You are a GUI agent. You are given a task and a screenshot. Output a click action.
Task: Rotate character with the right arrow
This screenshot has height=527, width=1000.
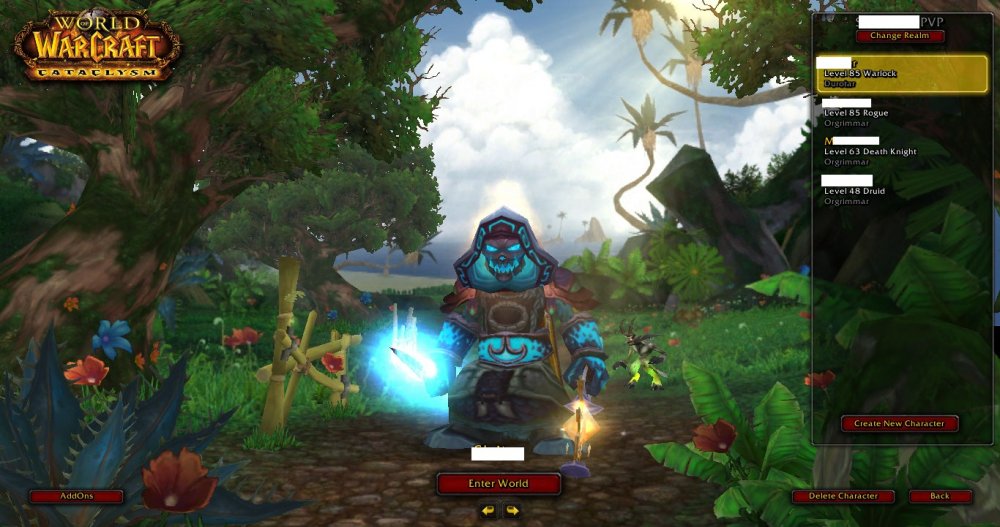tap(512, 510)
